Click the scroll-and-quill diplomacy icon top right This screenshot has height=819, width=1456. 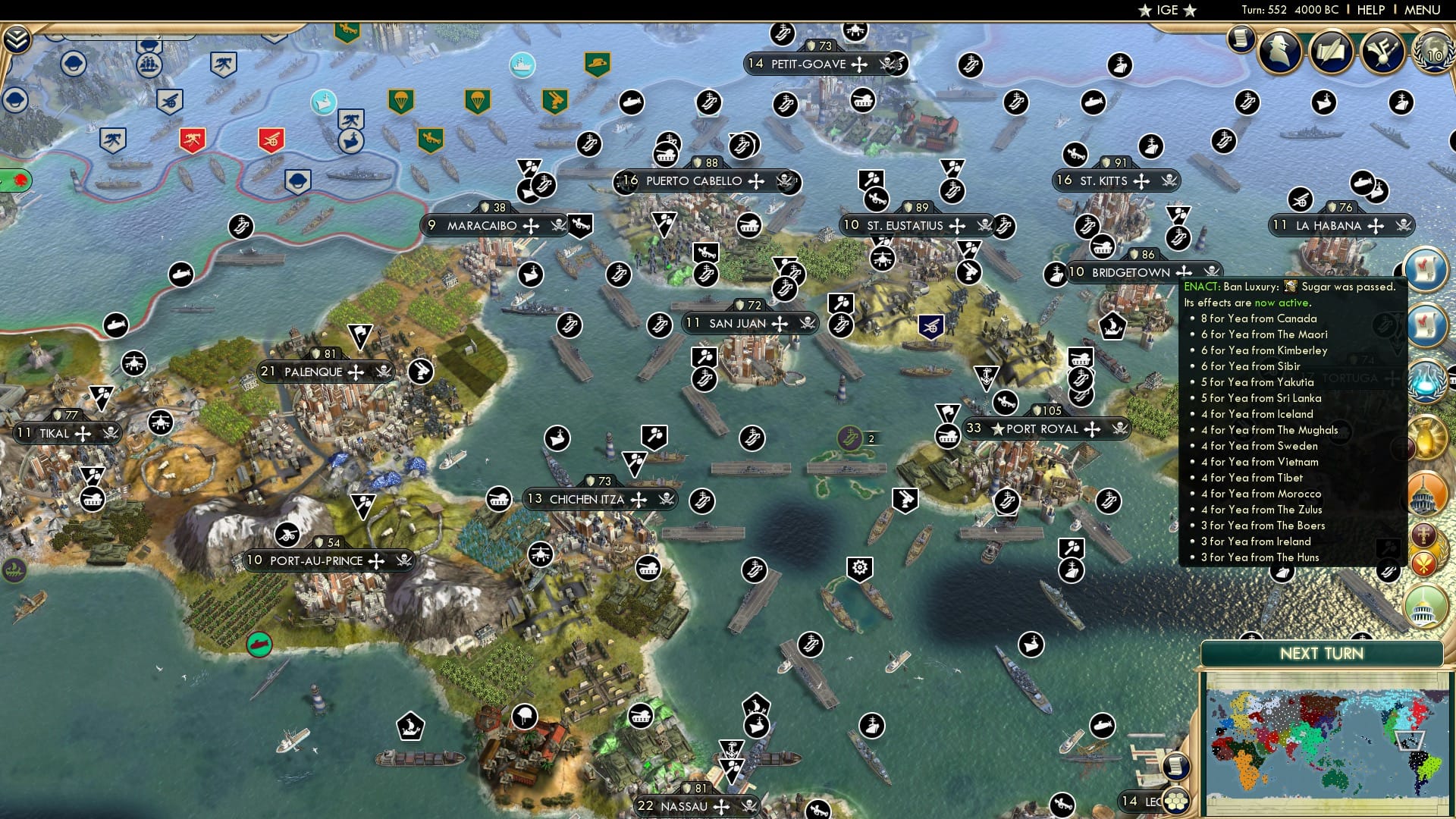tap(1331, 52)
